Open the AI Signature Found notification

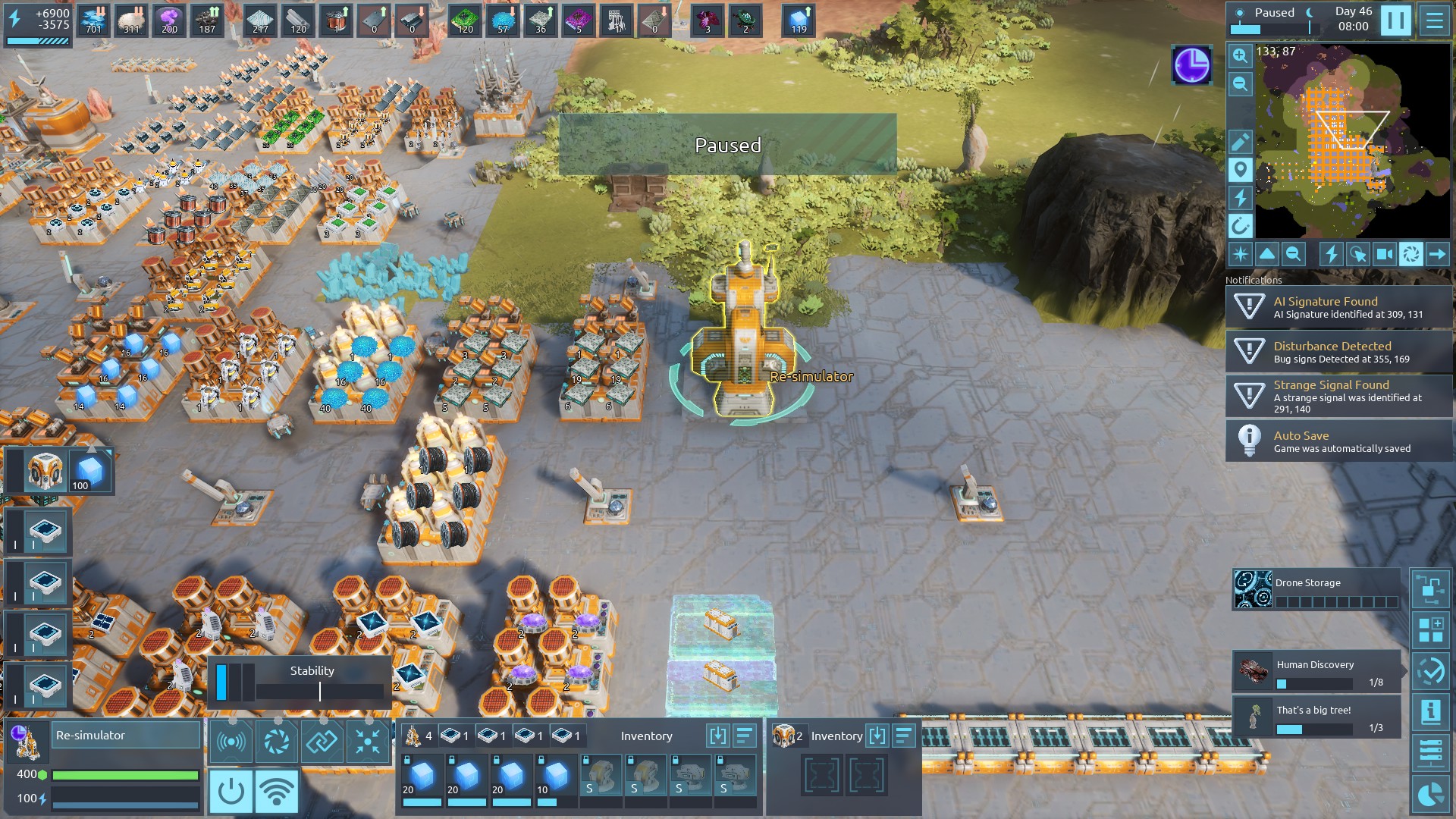pos(1338,307)
